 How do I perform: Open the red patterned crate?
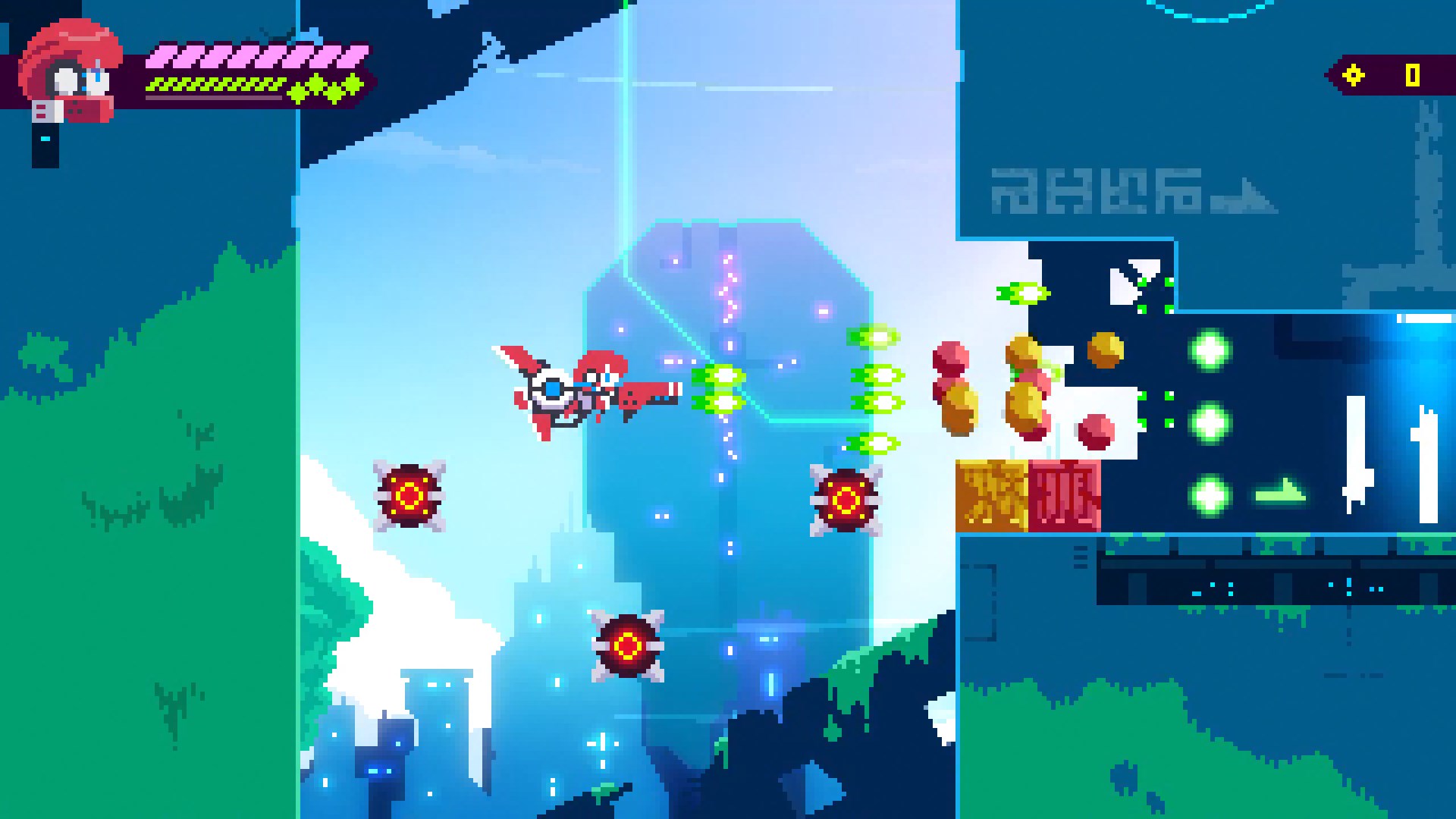(x=1062, y=493)
